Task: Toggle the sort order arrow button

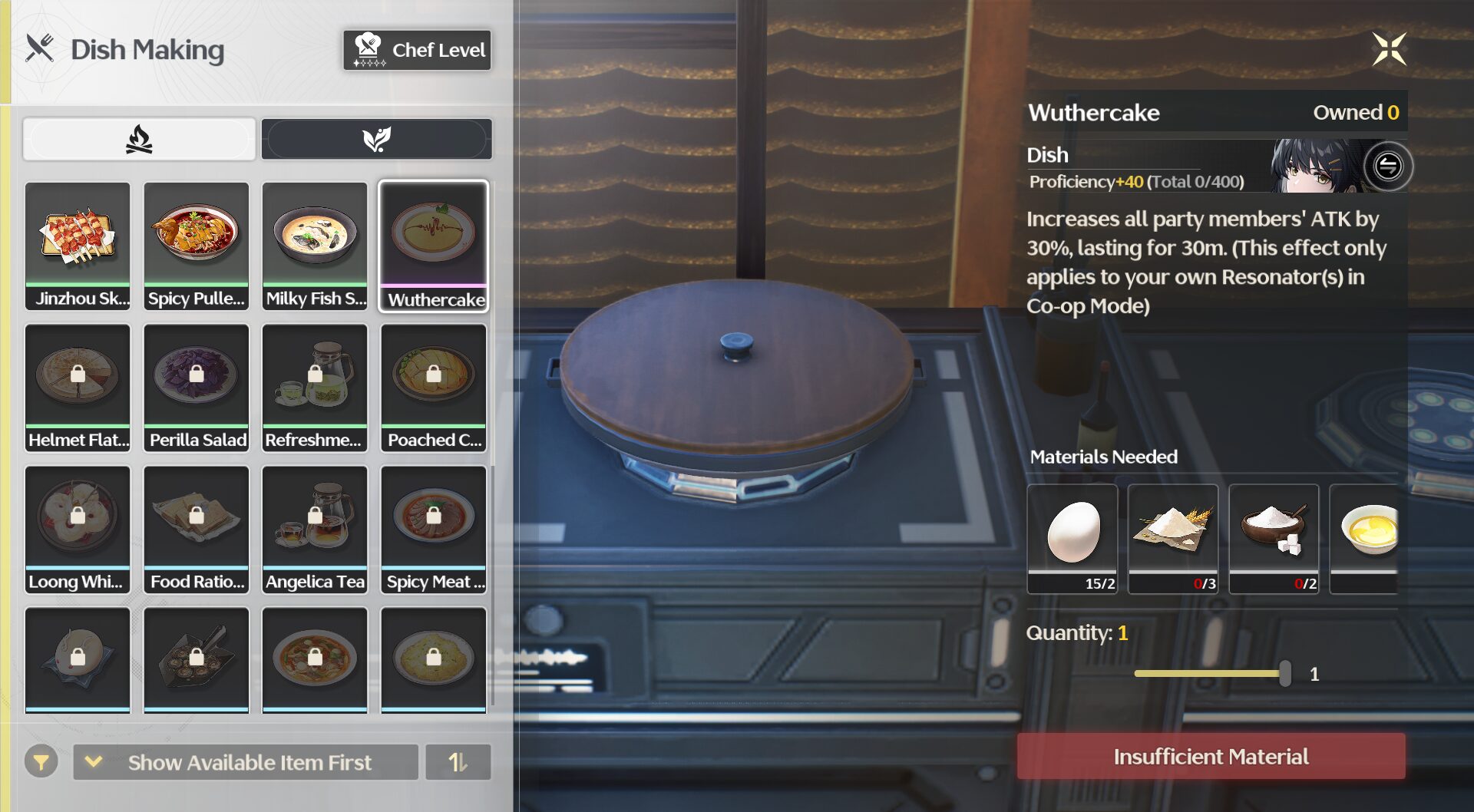Action: [x=458, y=762]
